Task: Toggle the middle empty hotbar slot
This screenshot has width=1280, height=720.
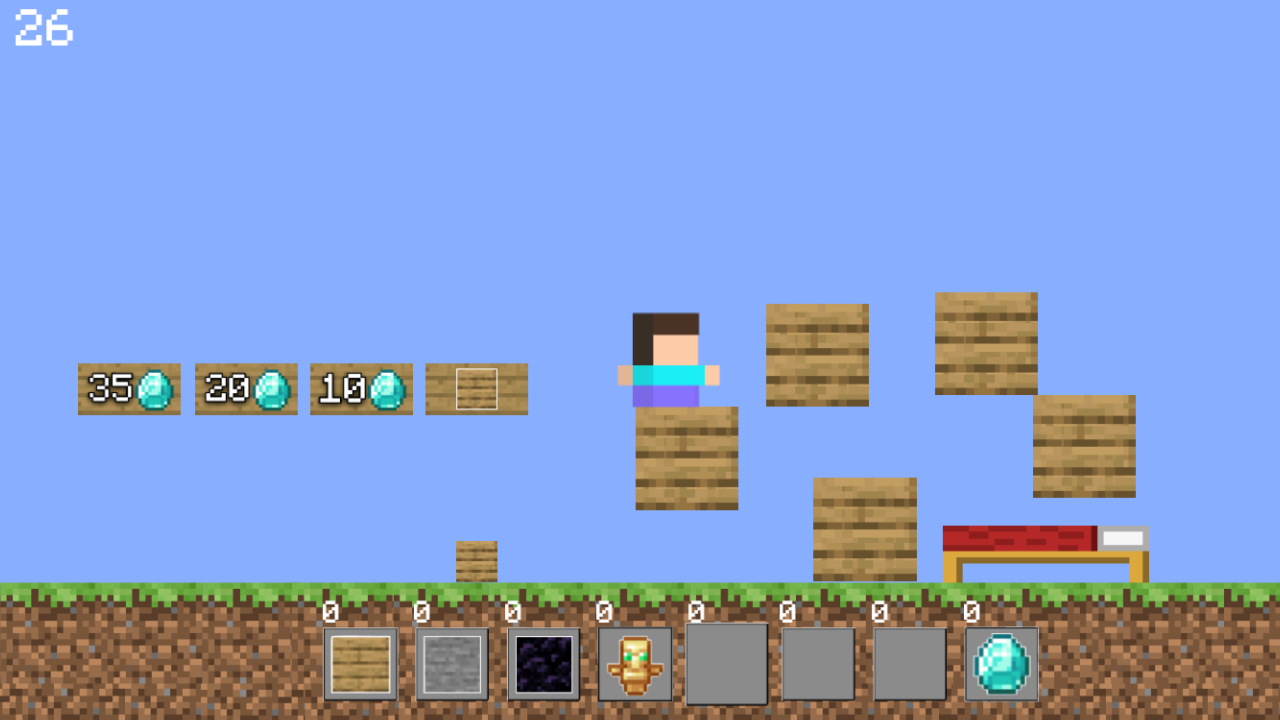Action: coord(818,663)
